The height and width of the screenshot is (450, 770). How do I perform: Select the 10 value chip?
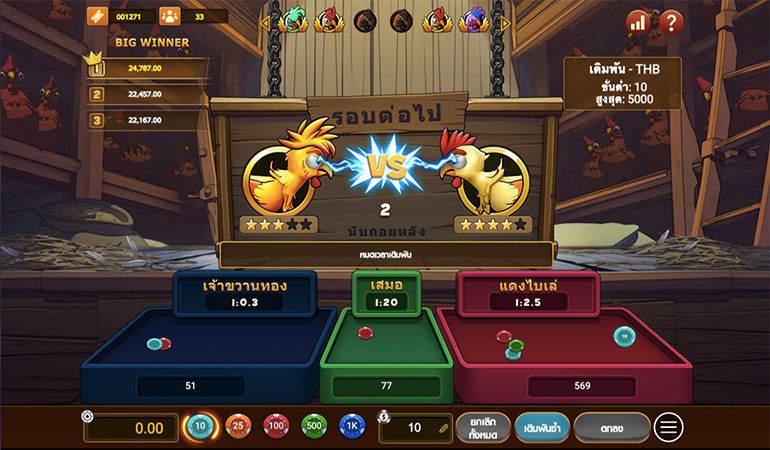[200, 428]
